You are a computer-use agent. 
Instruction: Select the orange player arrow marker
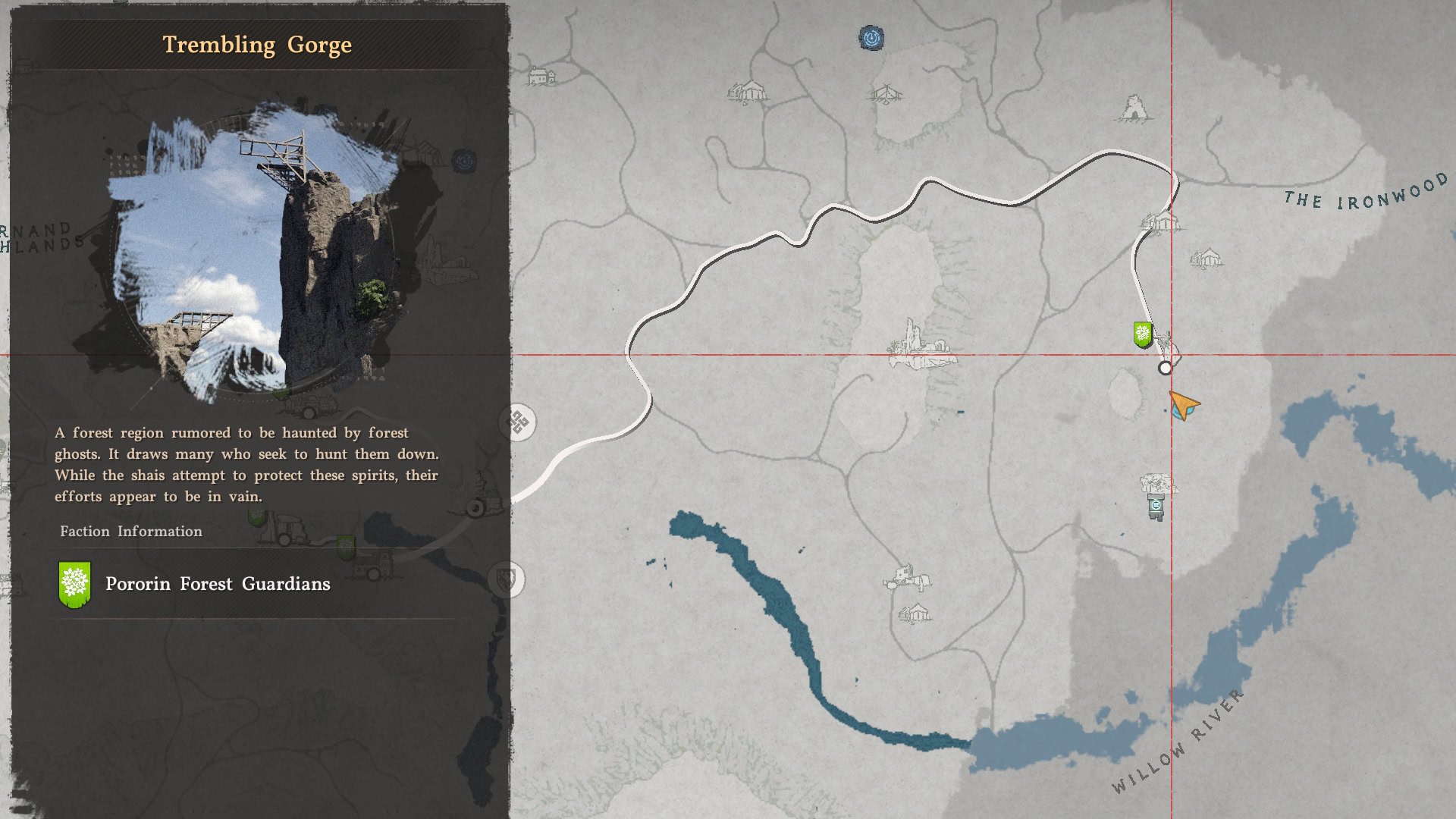pos(1183,405)
